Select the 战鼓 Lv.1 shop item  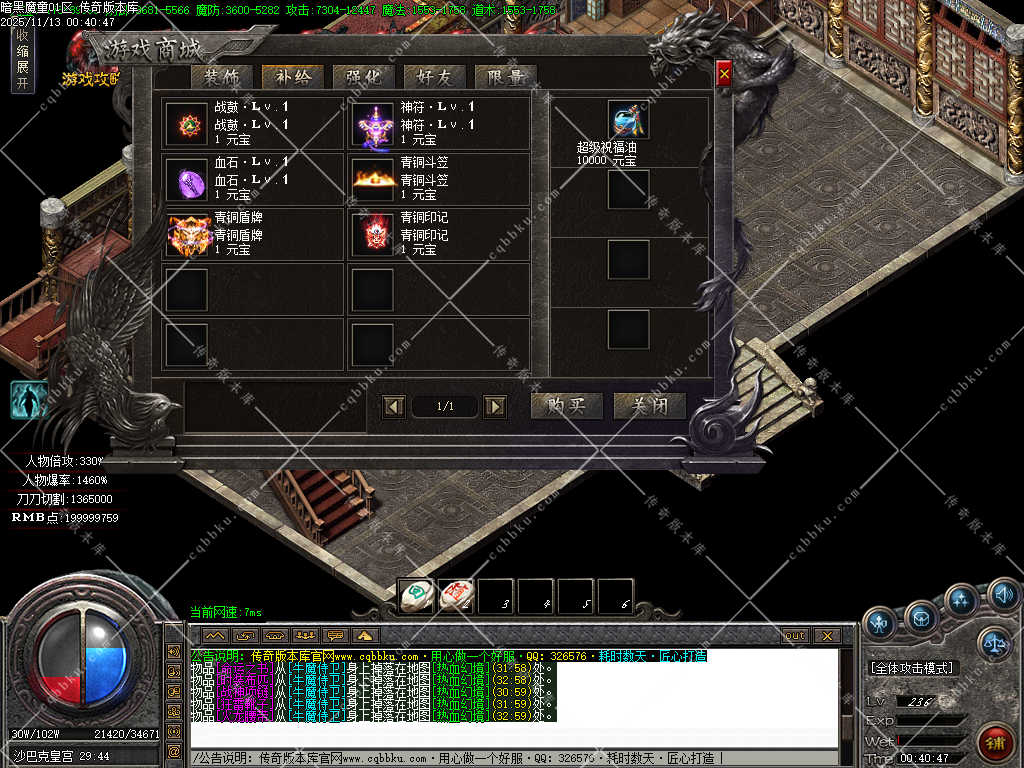point(186,124)
